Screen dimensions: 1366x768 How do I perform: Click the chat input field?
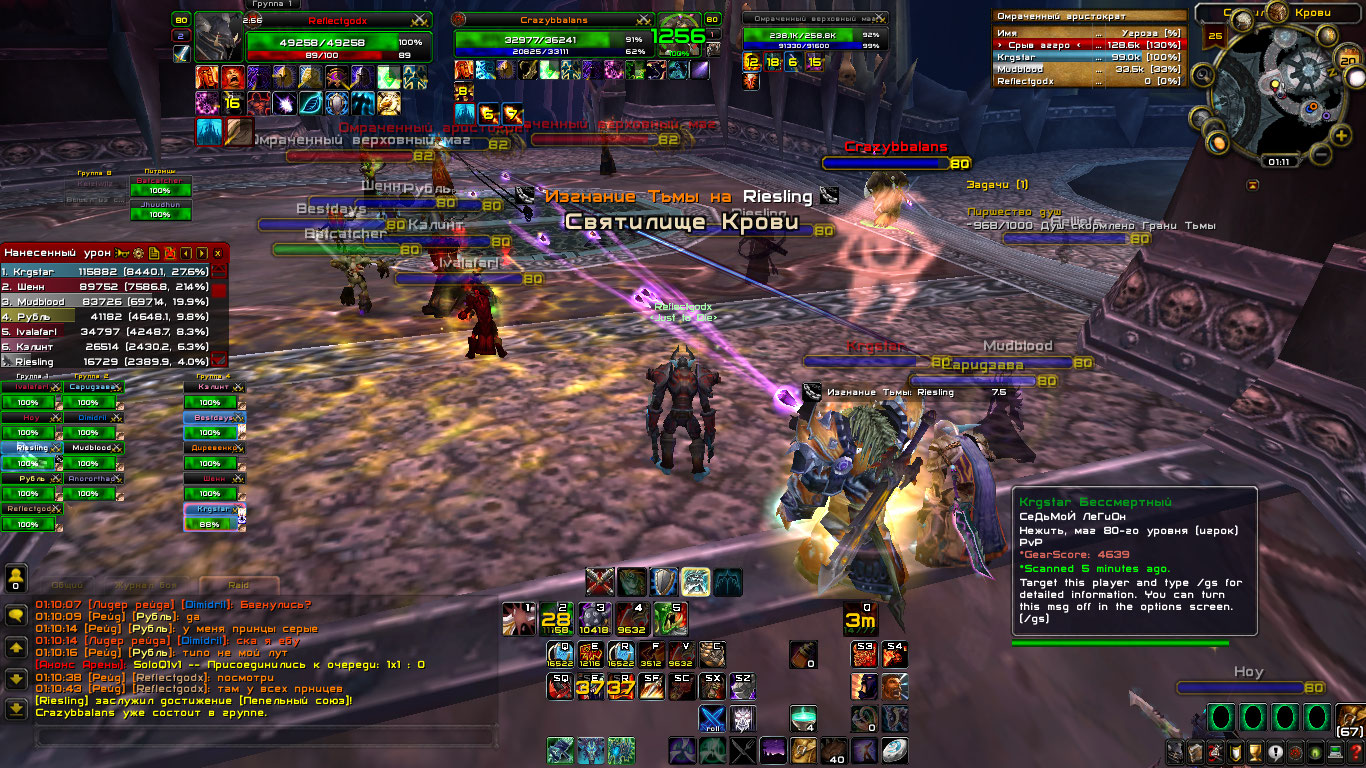(x=265, y=738)
